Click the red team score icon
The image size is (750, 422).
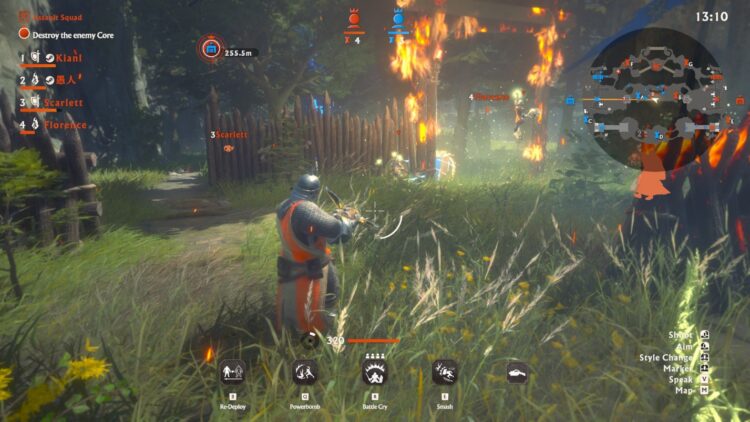tap(353, 18)
